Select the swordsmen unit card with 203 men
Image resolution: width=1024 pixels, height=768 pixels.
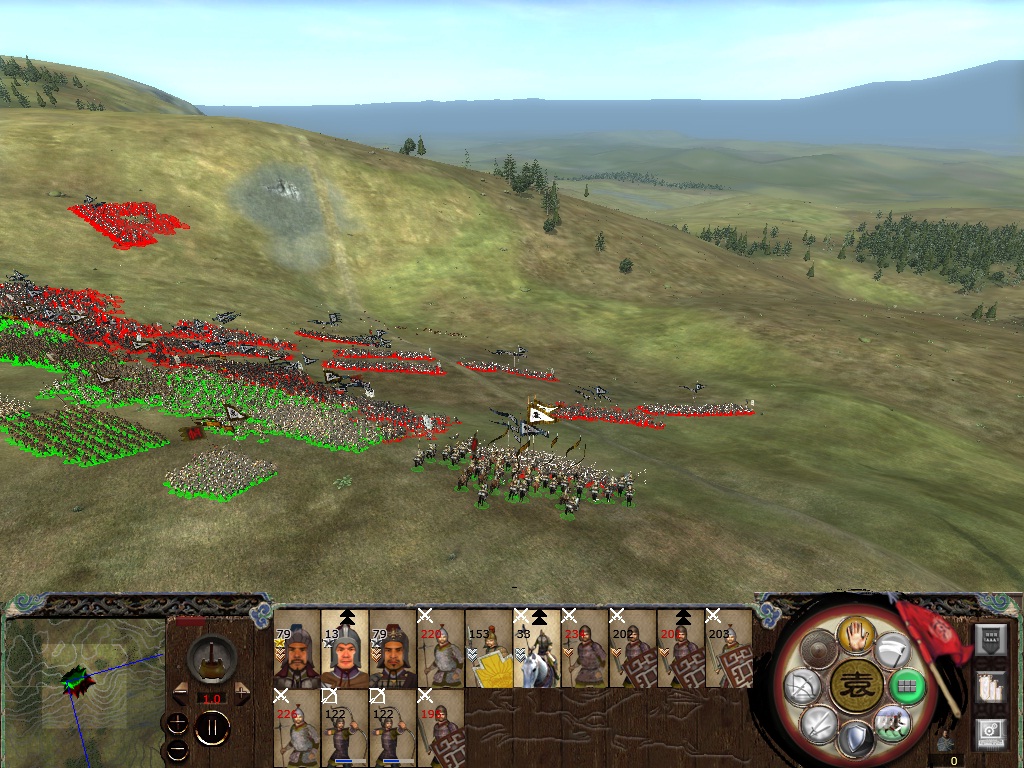point(729,650)
